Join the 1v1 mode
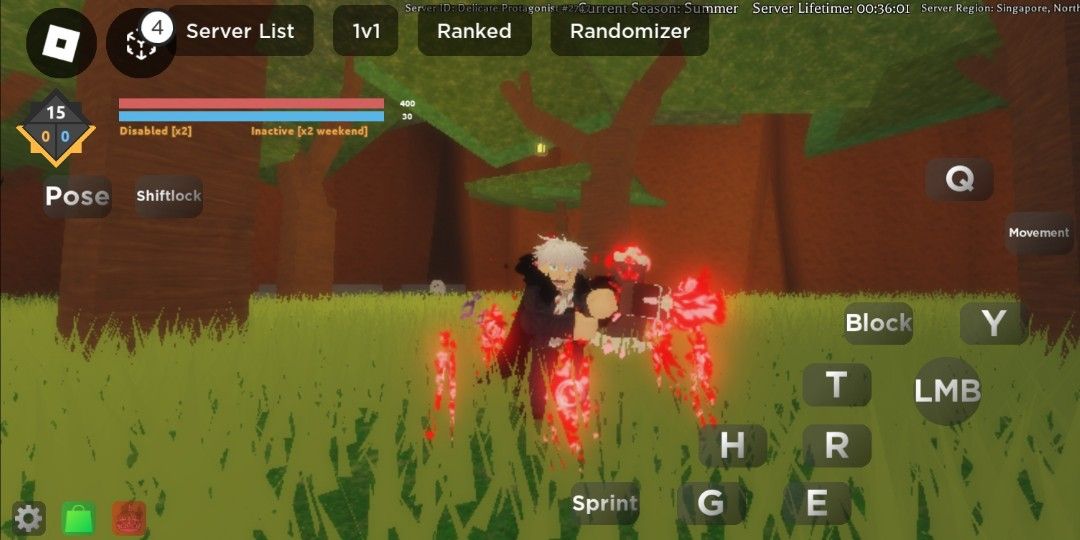This screenshot has height=540, width=1080. pos(366,31)
